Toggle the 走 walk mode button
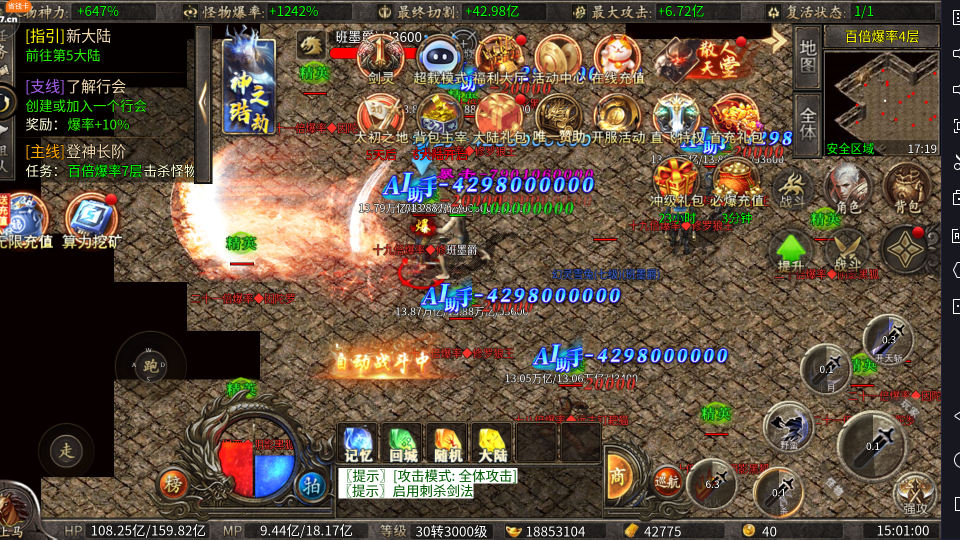 point(66,450)
